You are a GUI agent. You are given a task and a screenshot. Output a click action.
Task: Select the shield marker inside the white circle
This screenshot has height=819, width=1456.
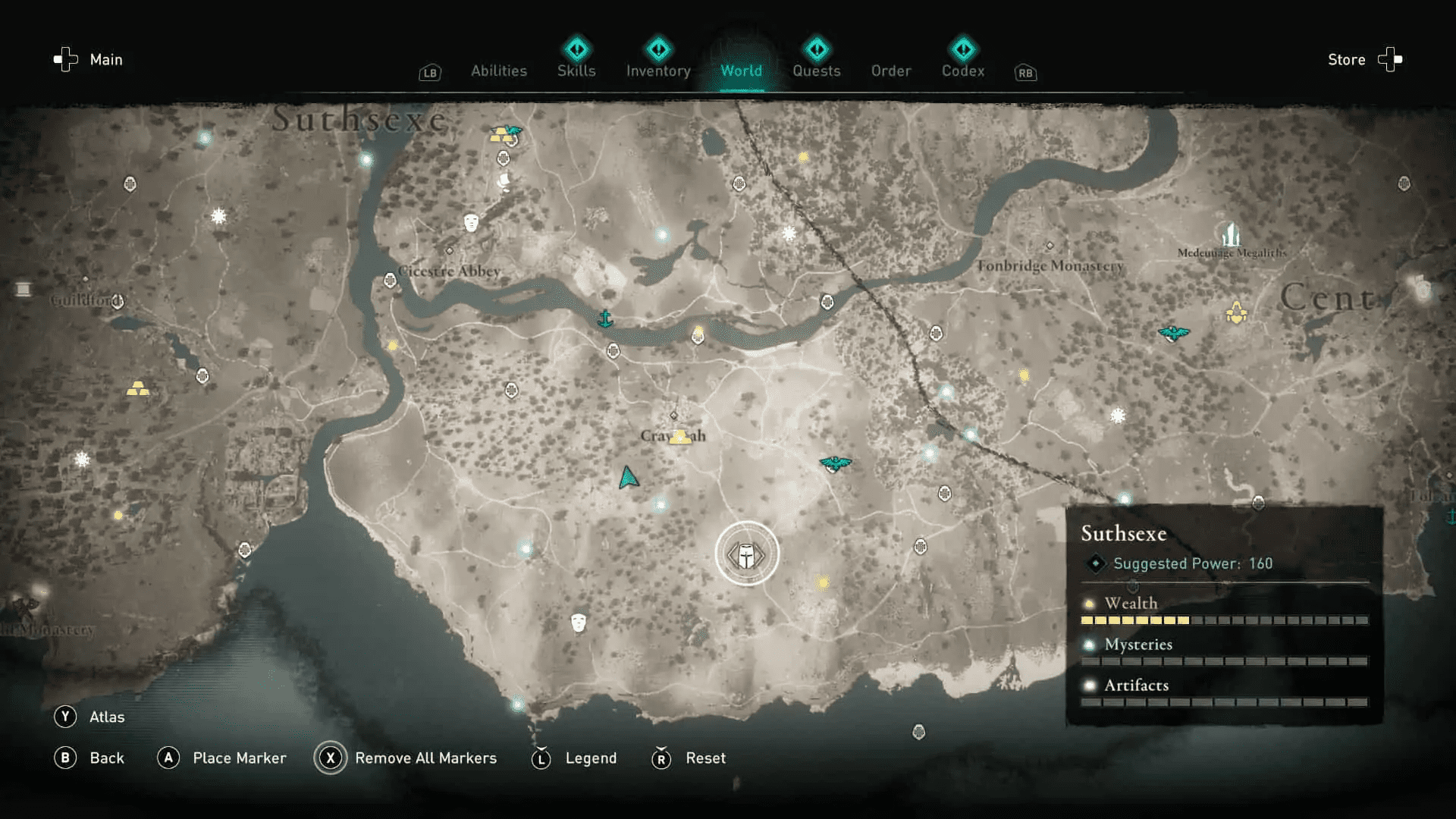click(747, 554)
